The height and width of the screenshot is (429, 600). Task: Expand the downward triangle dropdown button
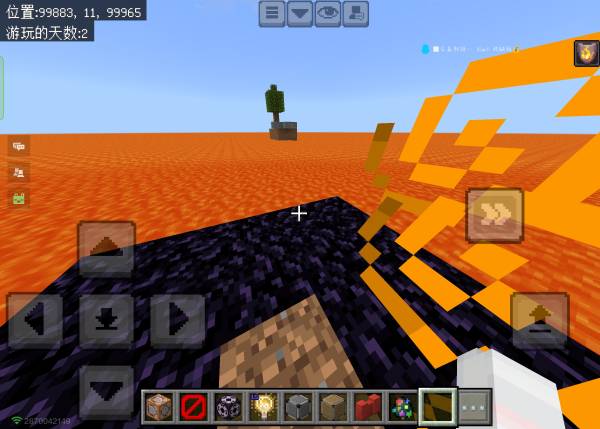300,13
